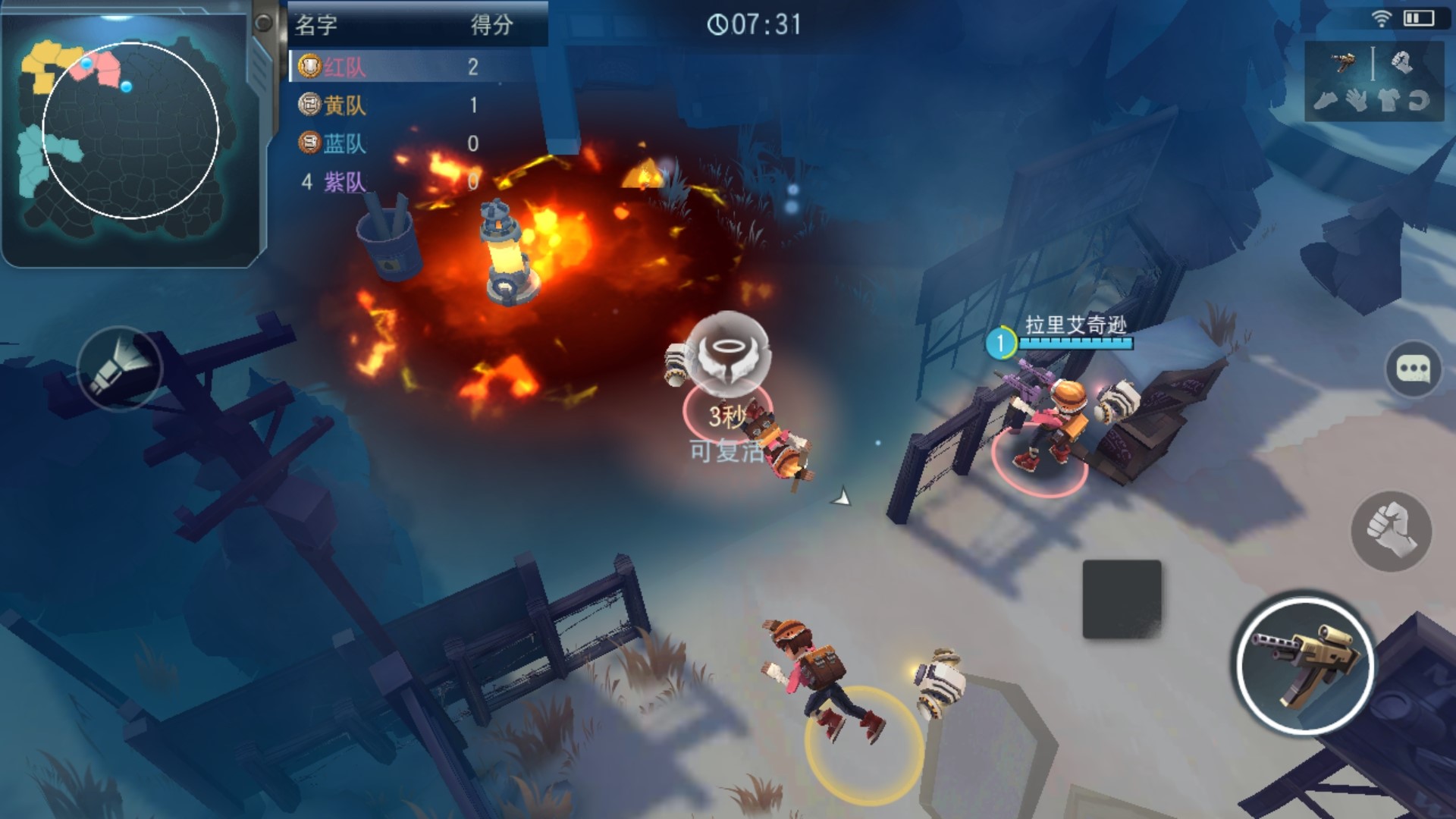
Task: Tap the empty dark square item slot
Action: pyautogui.click(x=1122, y=599)
